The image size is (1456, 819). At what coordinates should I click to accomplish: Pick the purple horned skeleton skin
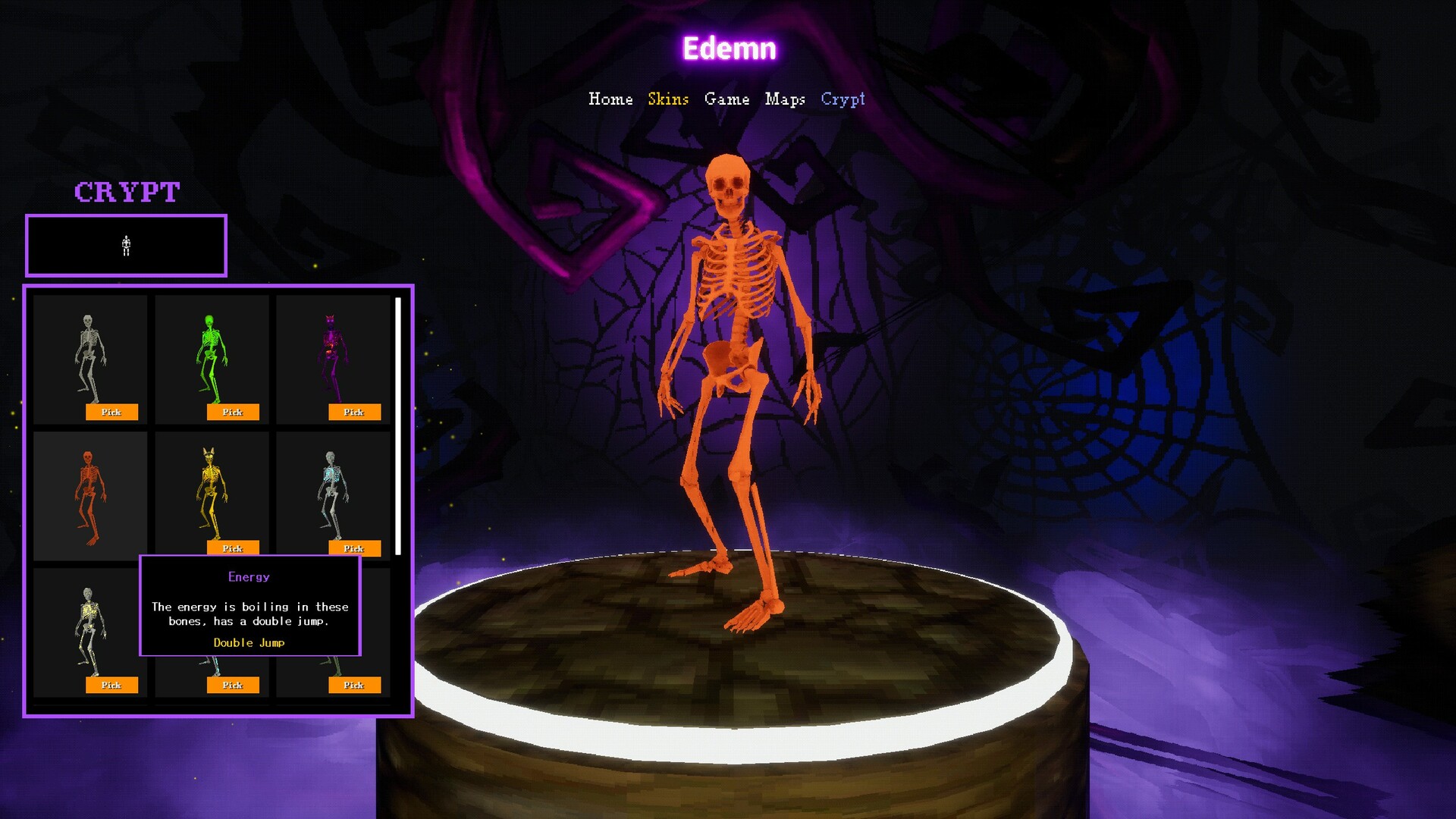click(x=354, y=412)
